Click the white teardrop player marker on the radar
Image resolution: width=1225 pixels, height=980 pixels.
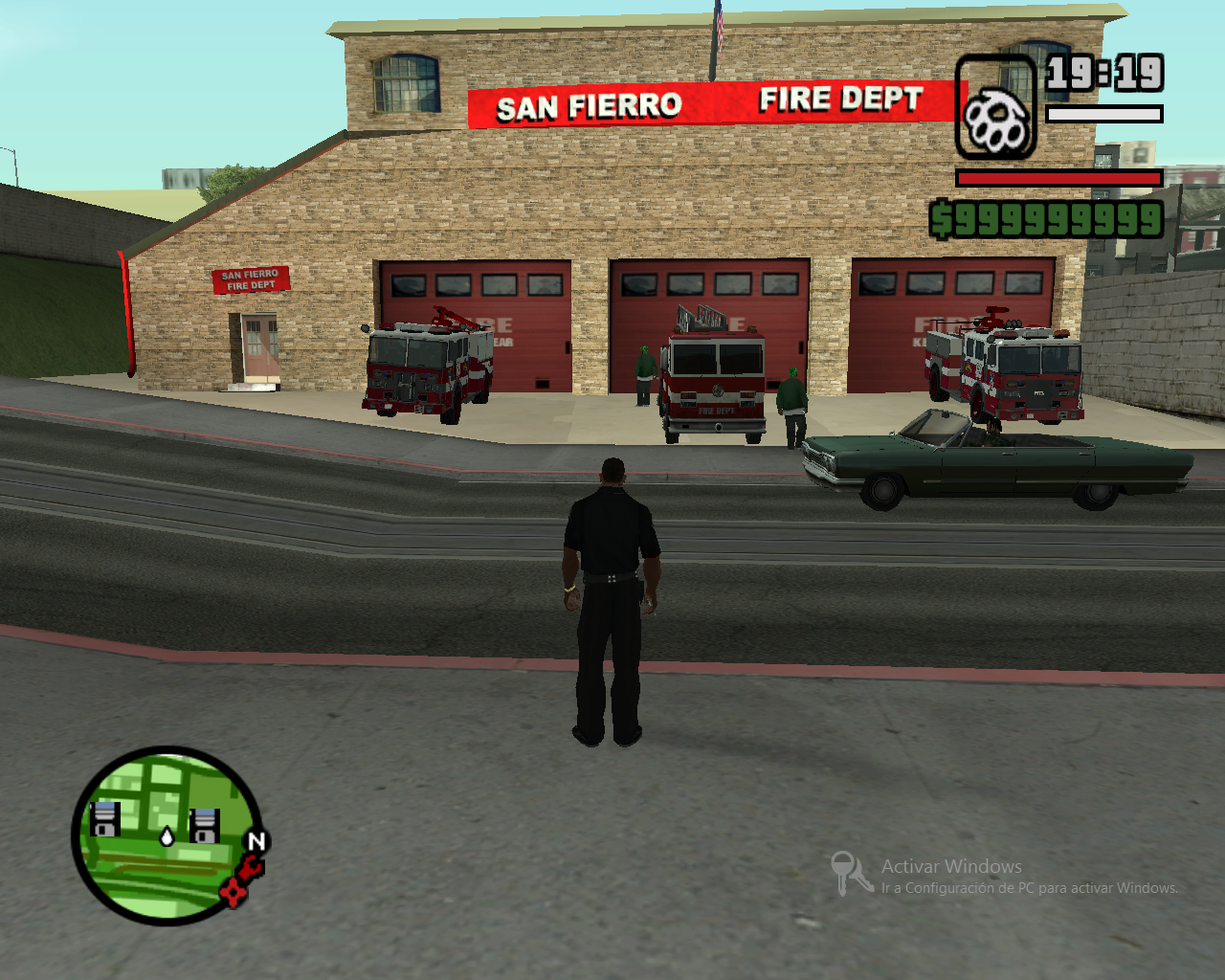[x=166, y=835]
